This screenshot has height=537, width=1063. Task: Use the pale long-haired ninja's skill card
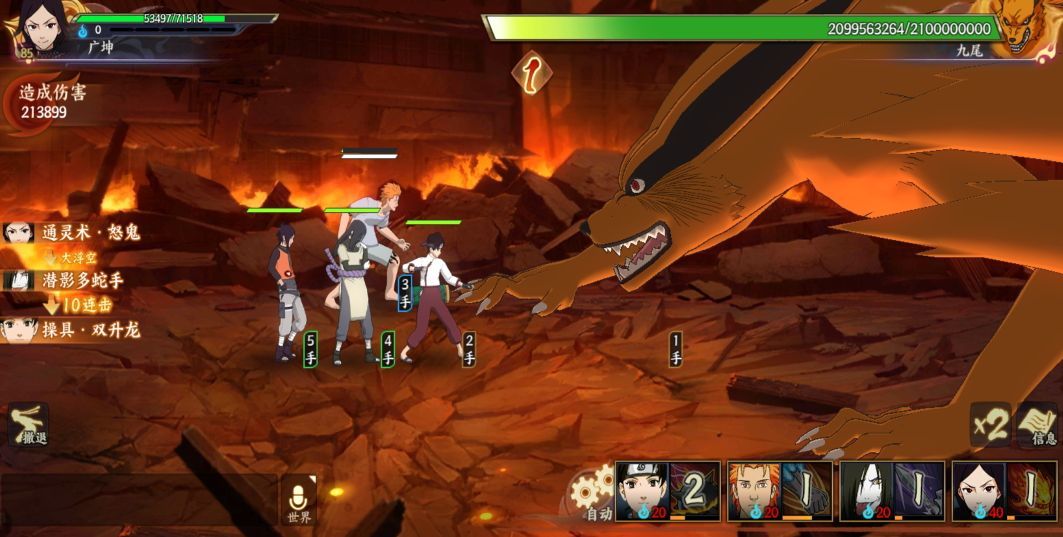coord(891,491)
